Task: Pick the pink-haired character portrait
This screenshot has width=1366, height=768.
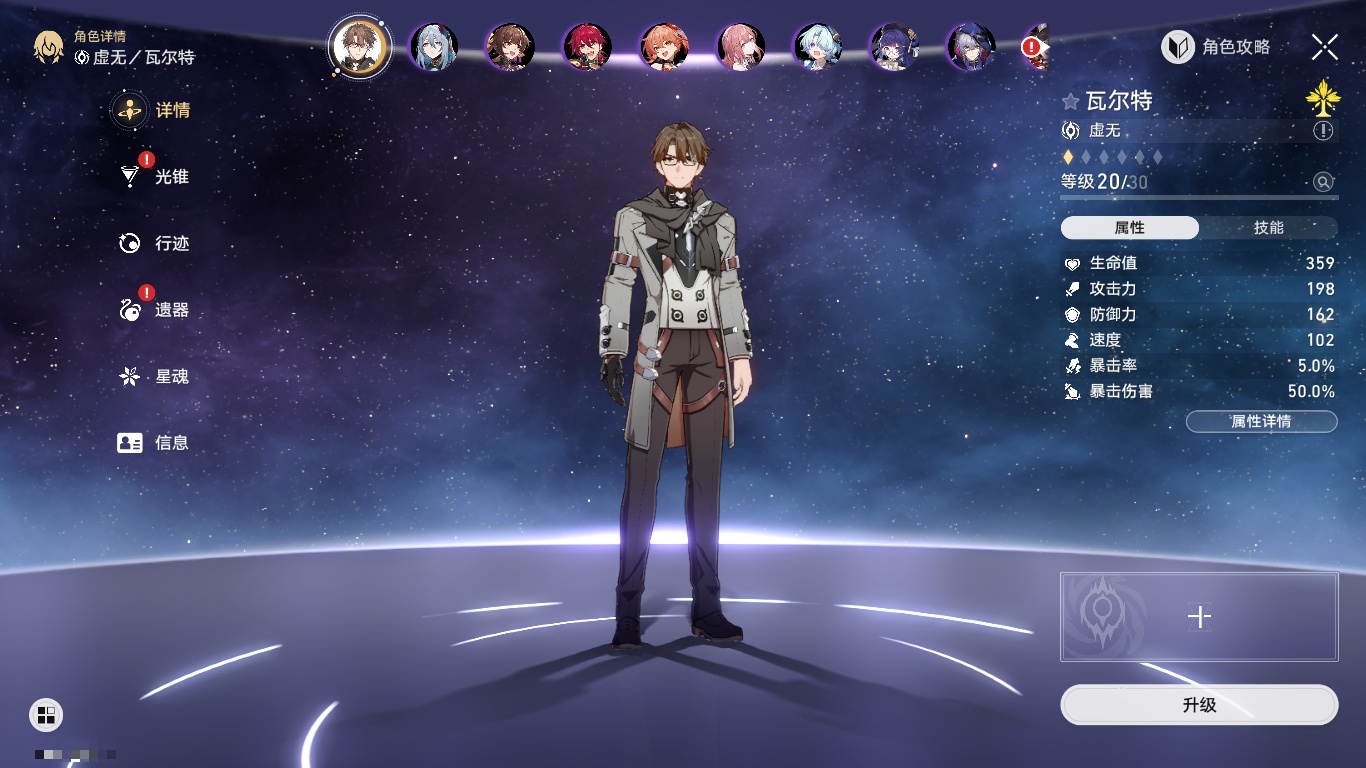Action: (x=741, y=47)
